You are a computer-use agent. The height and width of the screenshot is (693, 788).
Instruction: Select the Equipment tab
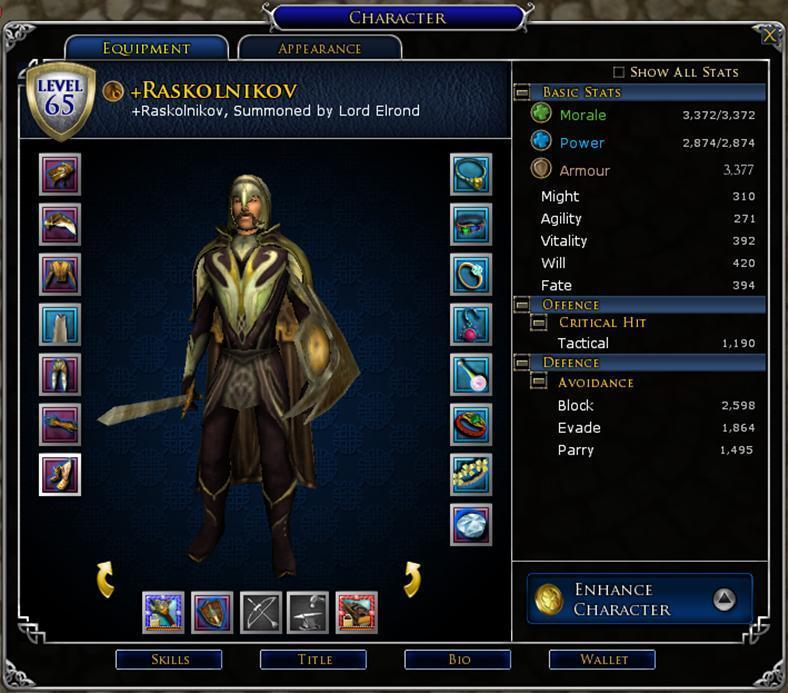(x=146, y=48)
